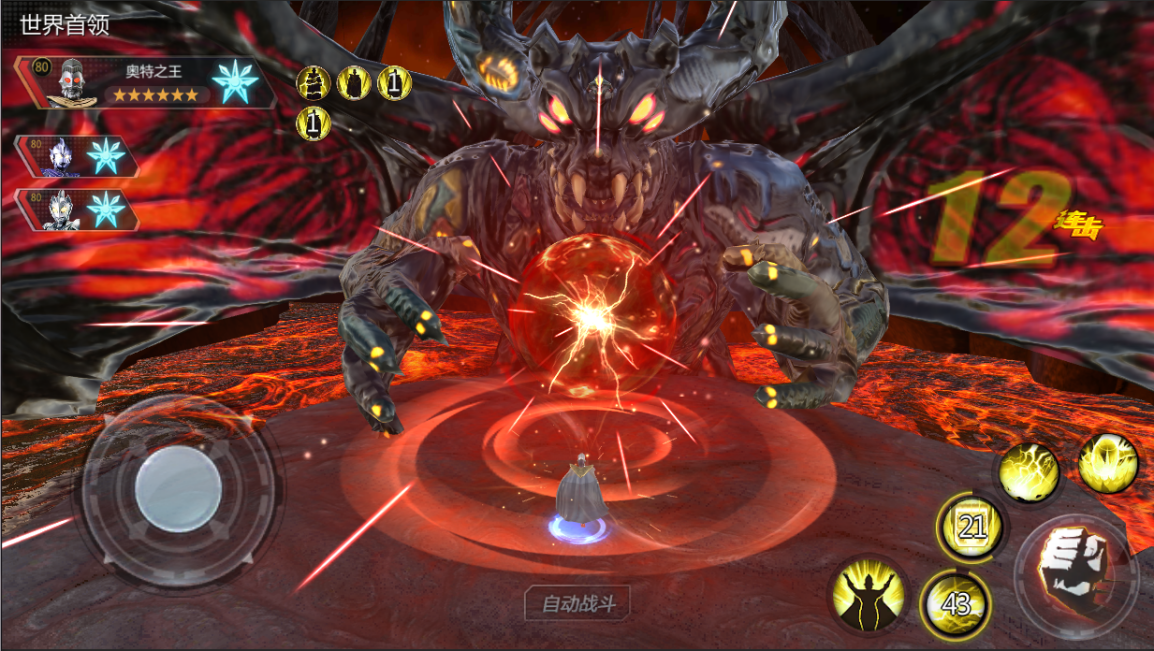This screenshot has height=651, width=1154.
Task: Toggle the 自动战斗 auto-battle button
Action: (578, 604)
